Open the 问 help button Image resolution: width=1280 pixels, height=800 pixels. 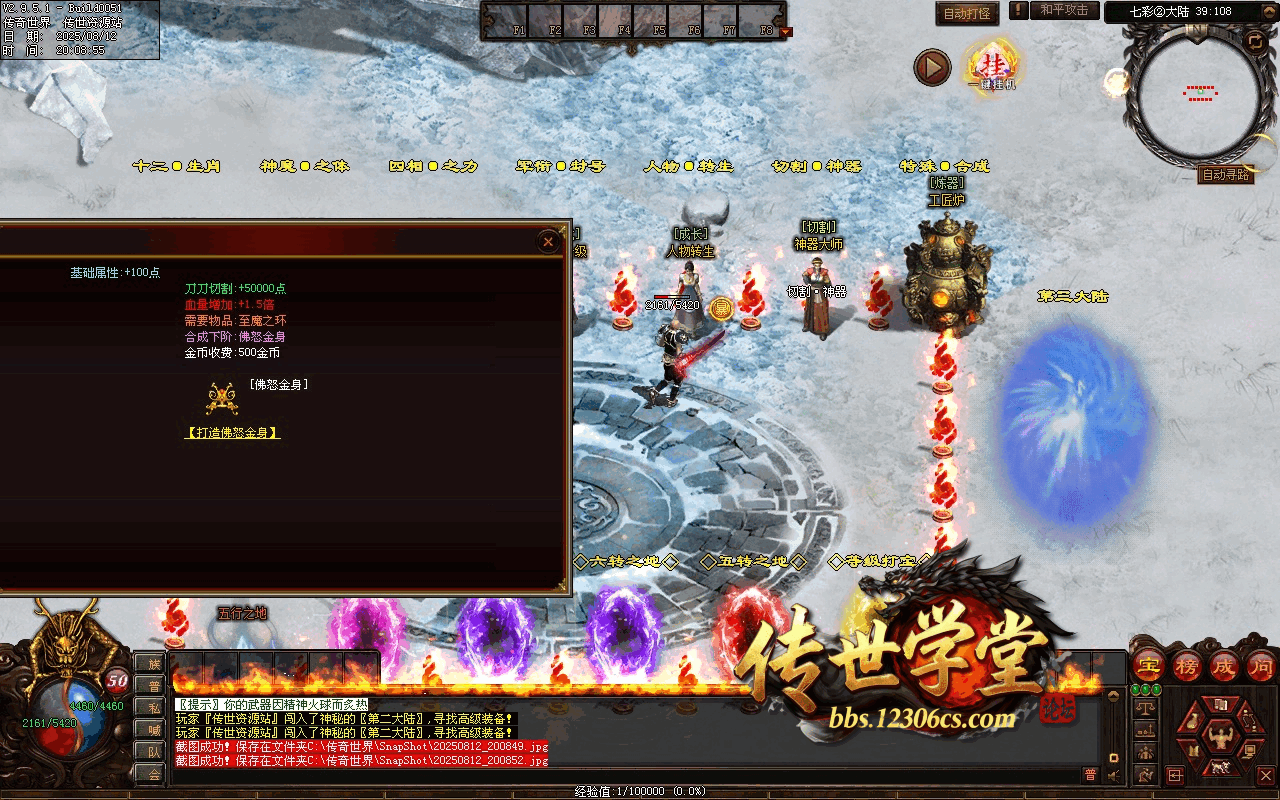(1259, 665)
